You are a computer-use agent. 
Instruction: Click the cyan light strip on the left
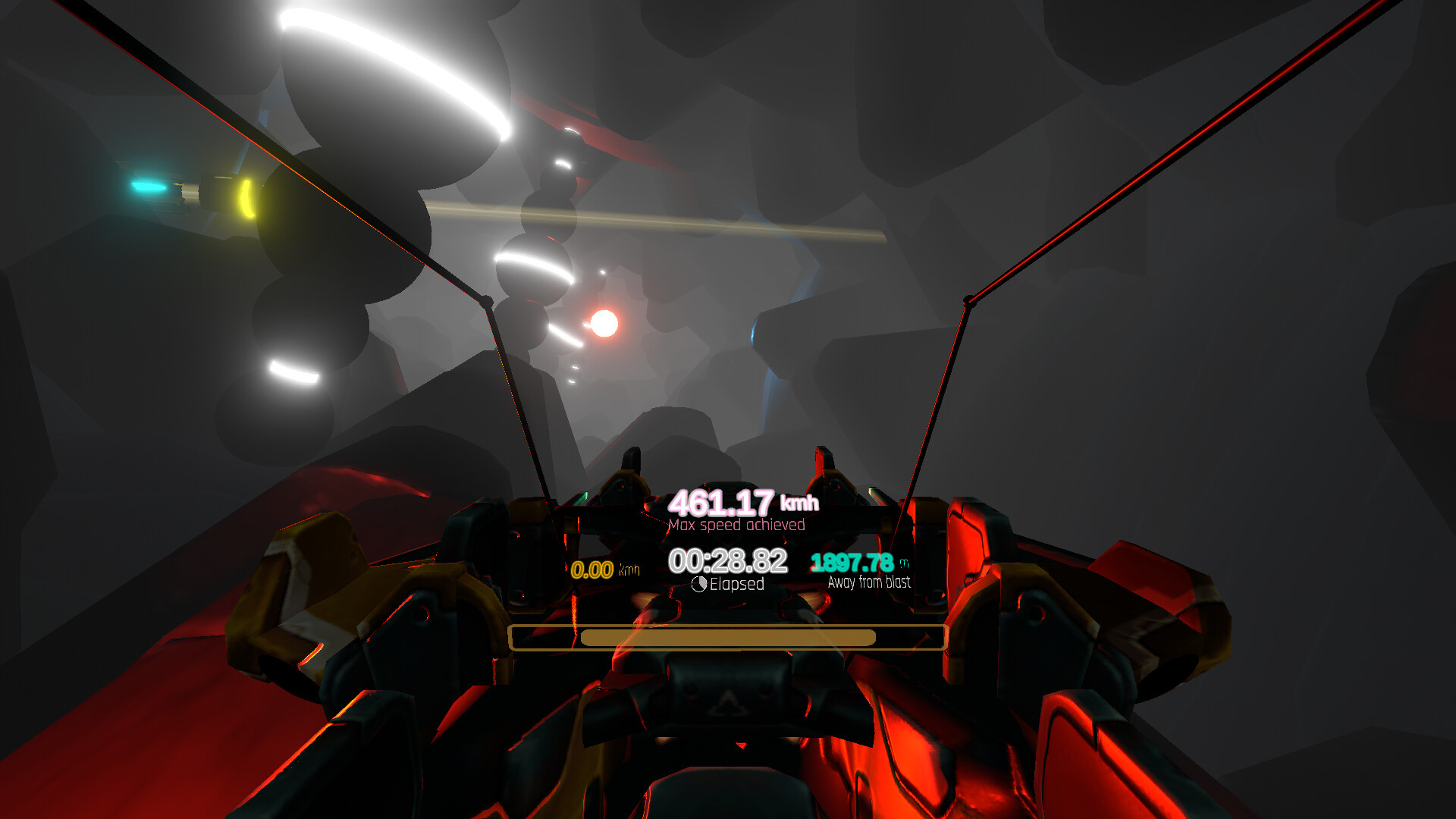click(149, 186)
